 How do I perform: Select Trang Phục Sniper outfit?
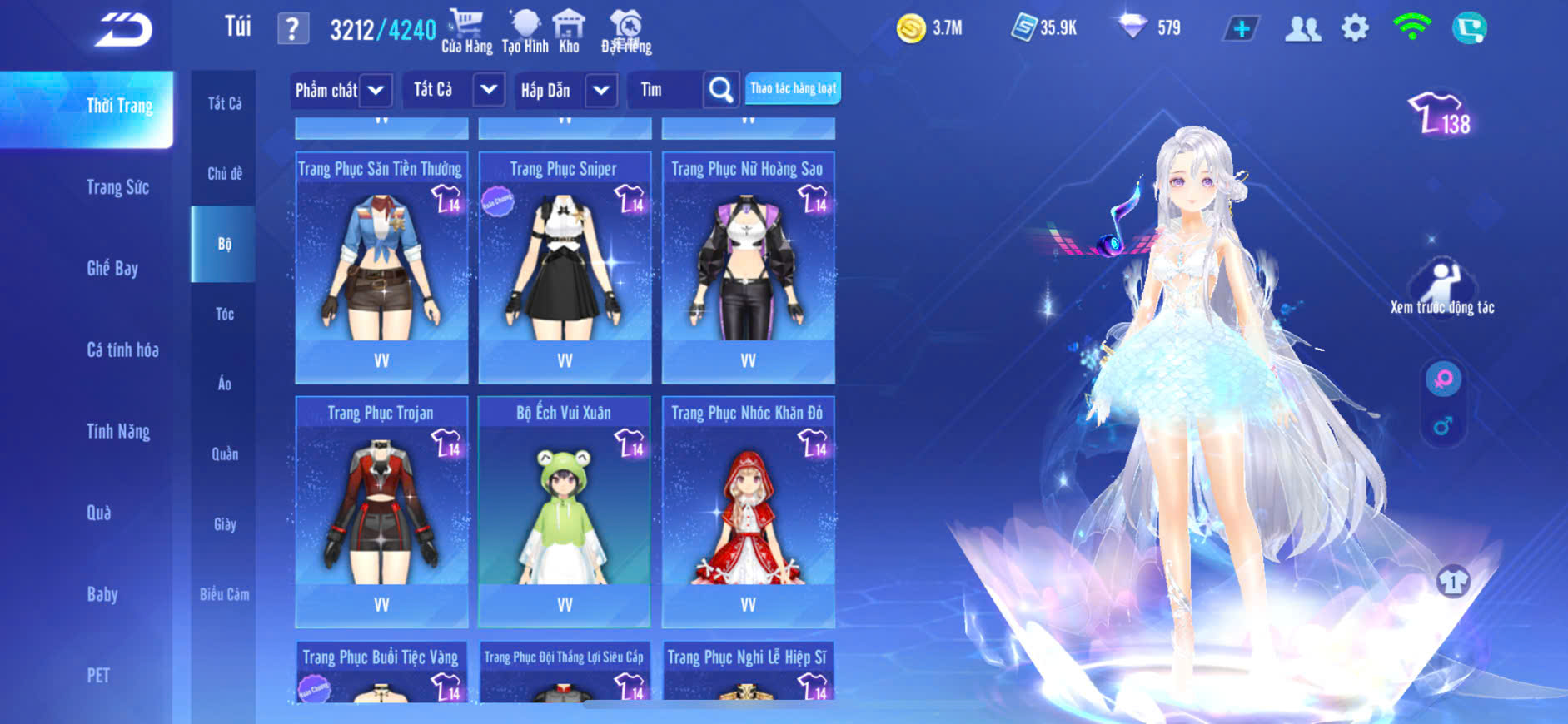565,266
